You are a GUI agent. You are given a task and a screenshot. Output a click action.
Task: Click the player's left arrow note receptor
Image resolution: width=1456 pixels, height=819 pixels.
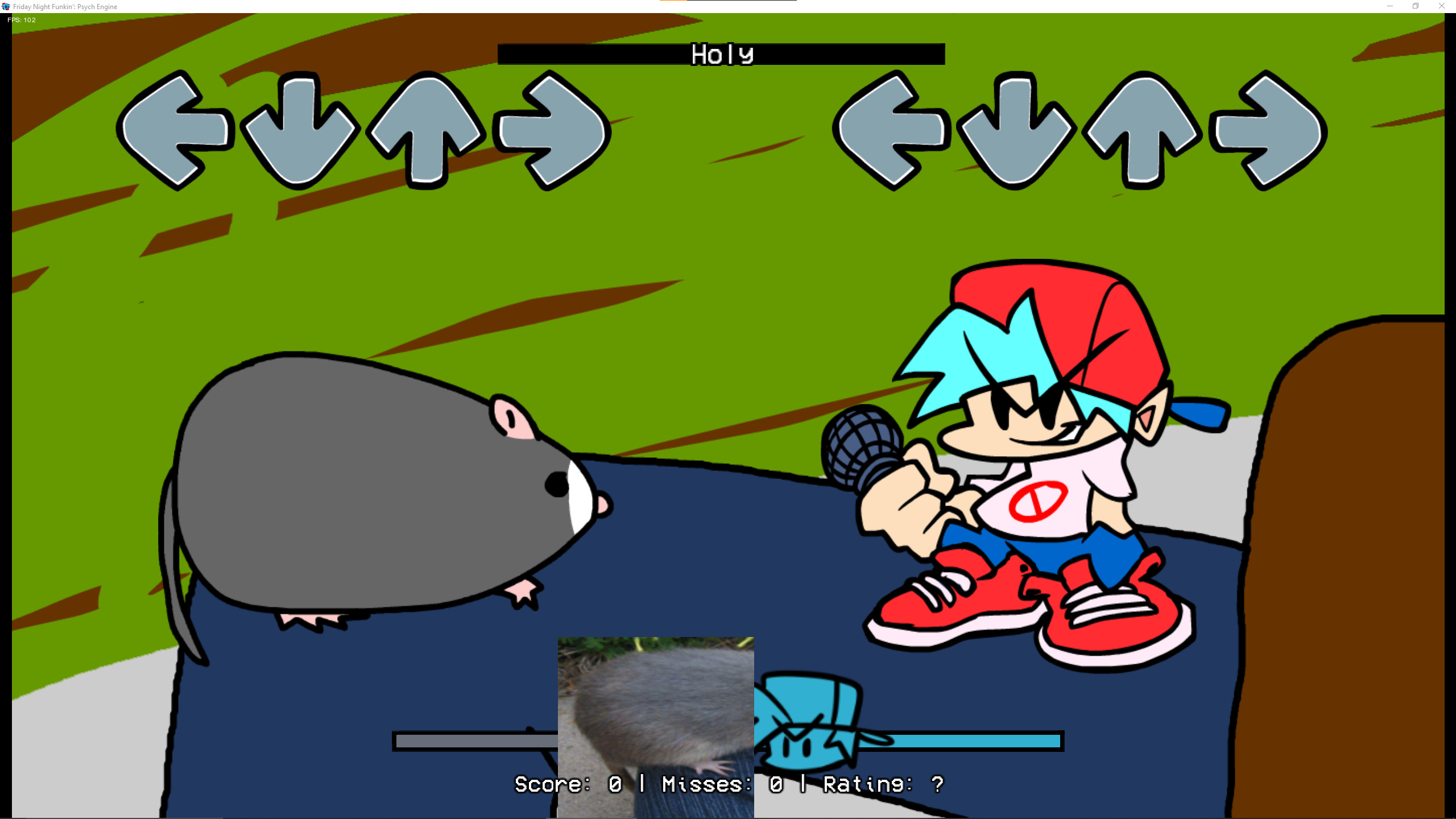click(893, 131)
